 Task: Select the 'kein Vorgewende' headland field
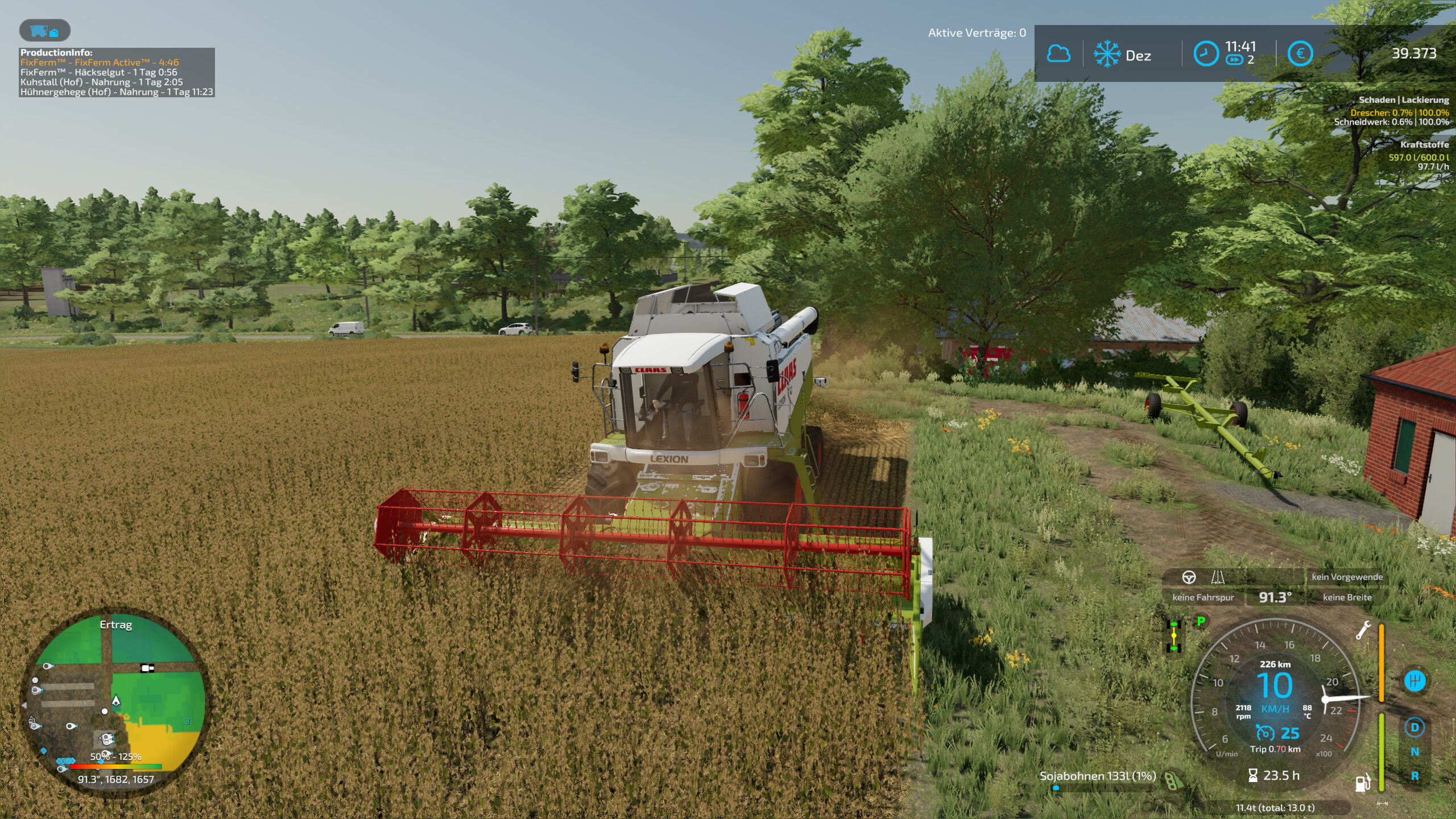1347,577
